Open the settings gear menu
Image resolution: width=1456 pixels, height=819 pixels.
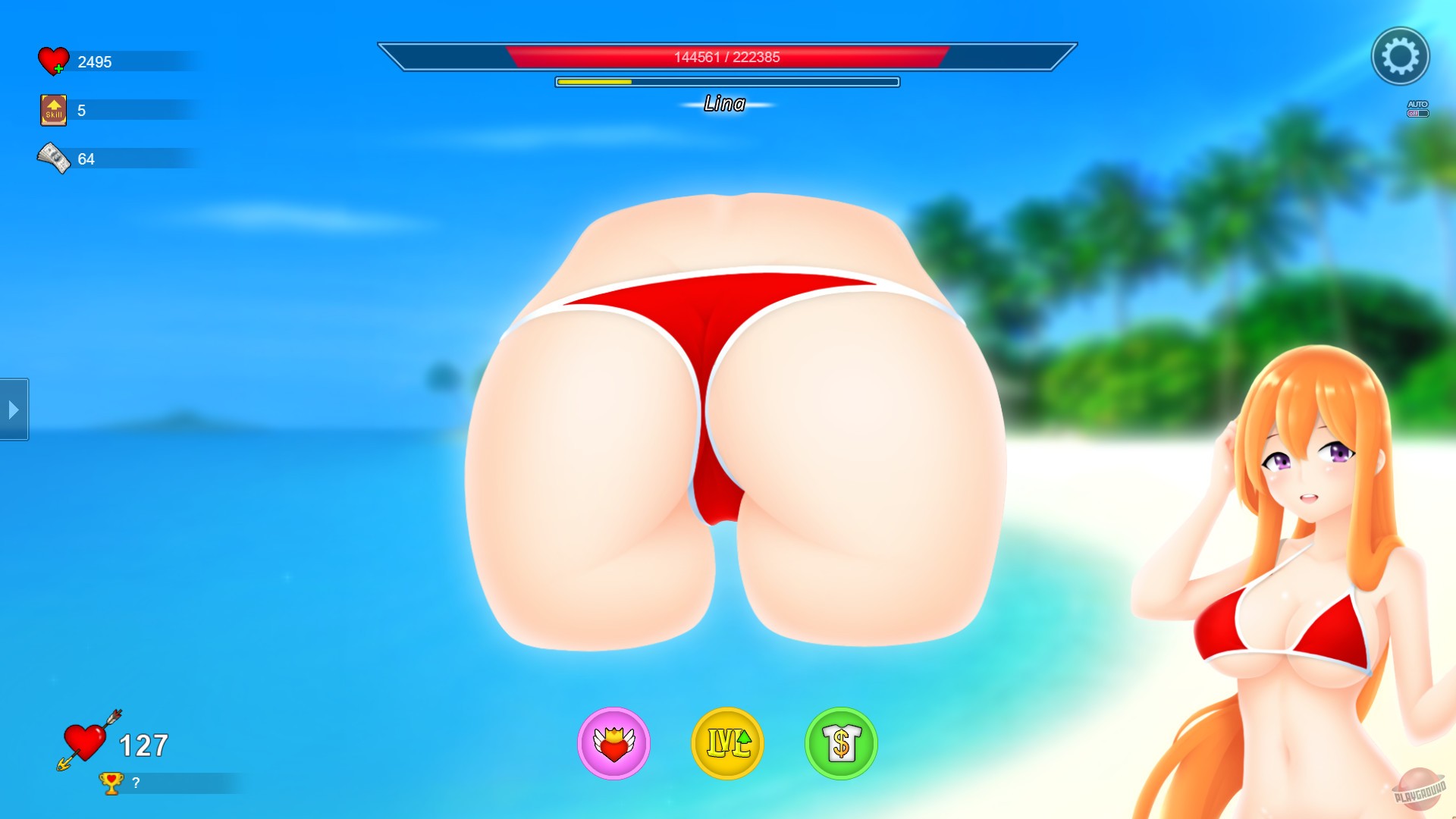click(1400, 56)
